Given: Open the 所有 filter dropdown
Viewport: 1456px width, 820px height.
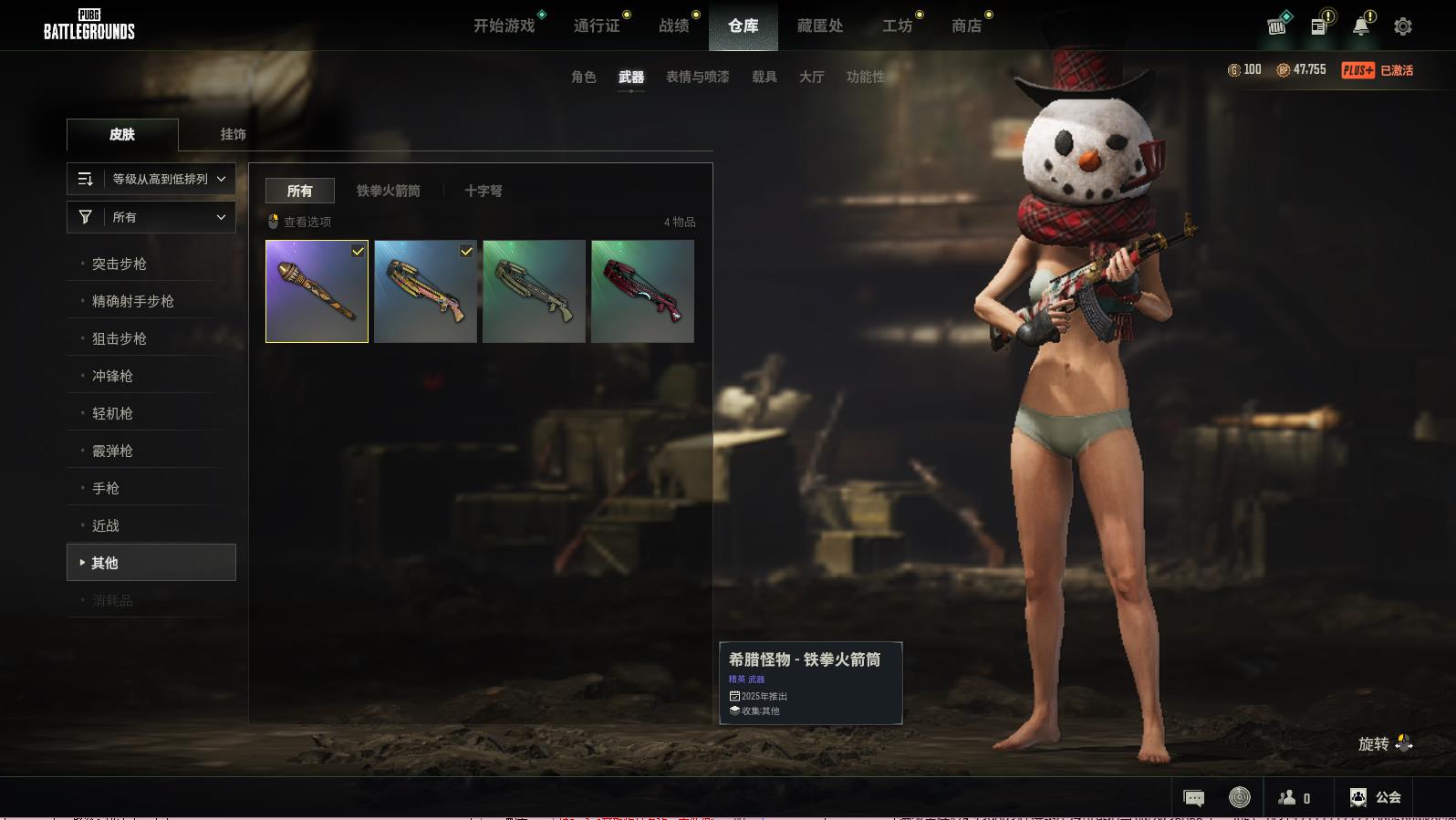Looking at the screenshot, I should tap(151, 217).
